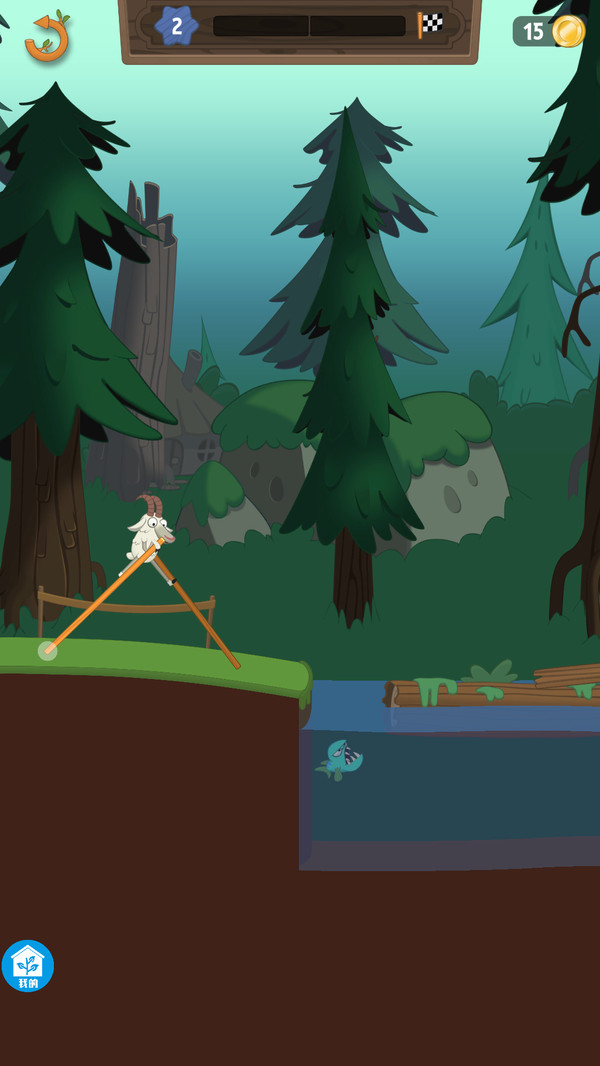Open the blue house icon badge
Viewport: 600px width, 1066px height.
pos(28,966)
